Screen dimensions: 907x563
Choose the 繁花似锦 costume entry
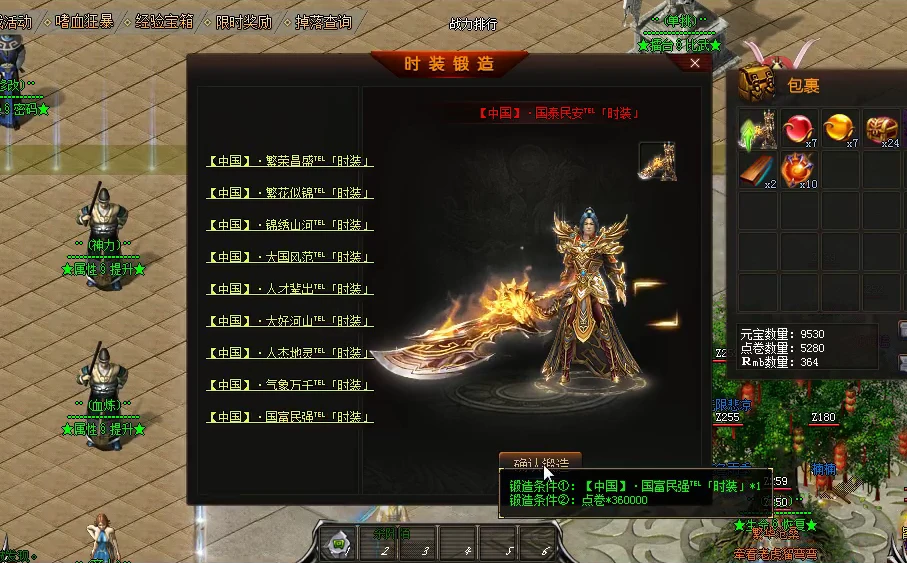(290, 193)
